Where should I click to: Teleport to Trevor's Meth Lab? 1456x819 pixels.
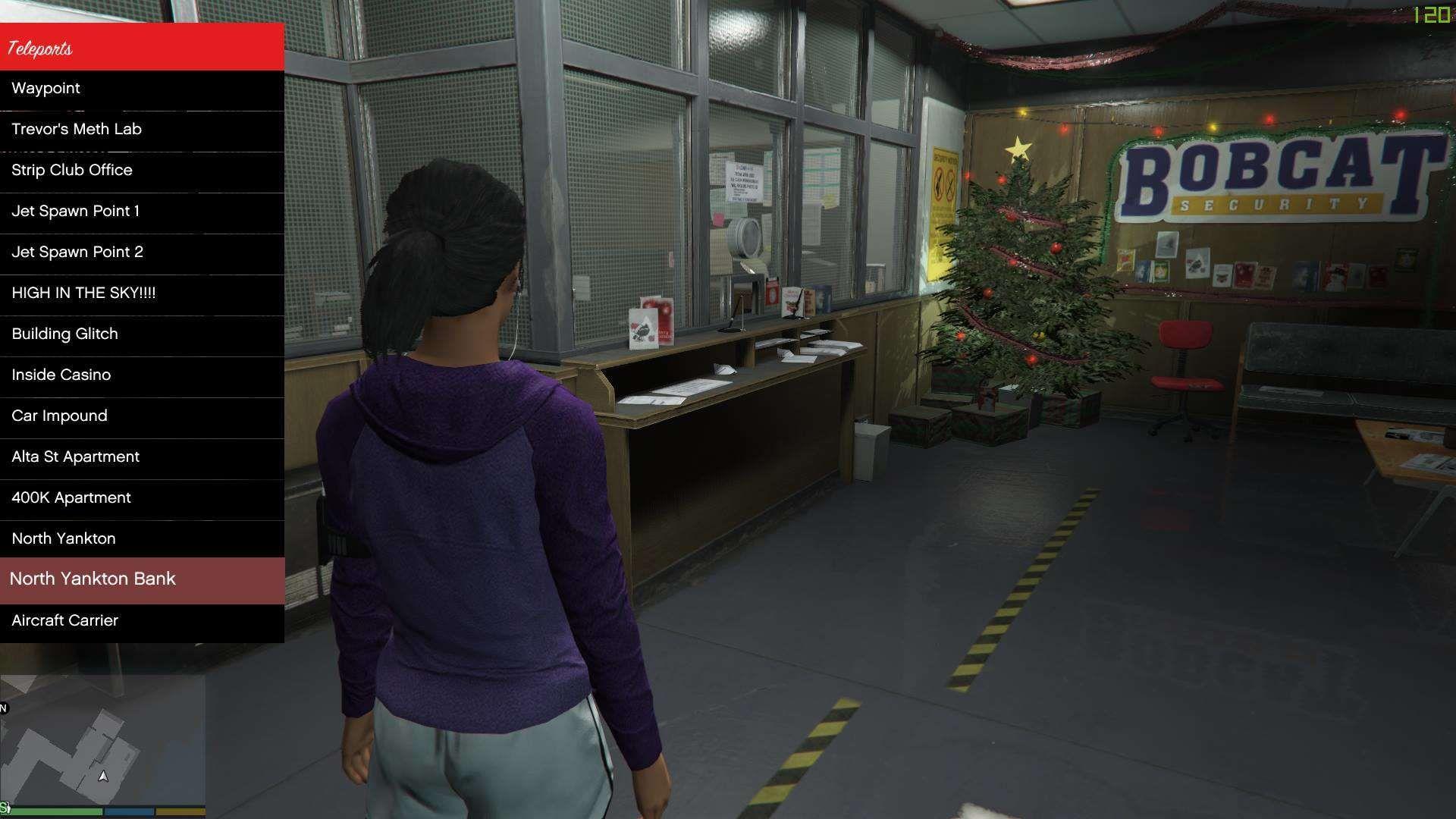click(x=142, y=130)
